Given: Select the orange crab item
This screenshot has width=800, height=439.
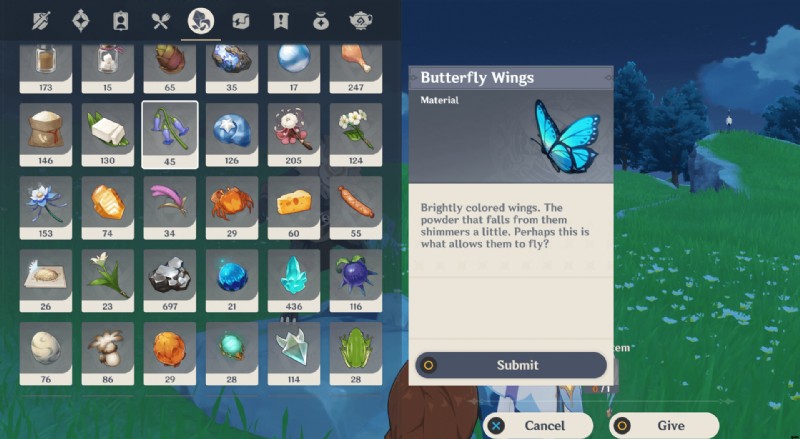Looking at the screenshot, I should pyautogui.click(x=232, y=203).
